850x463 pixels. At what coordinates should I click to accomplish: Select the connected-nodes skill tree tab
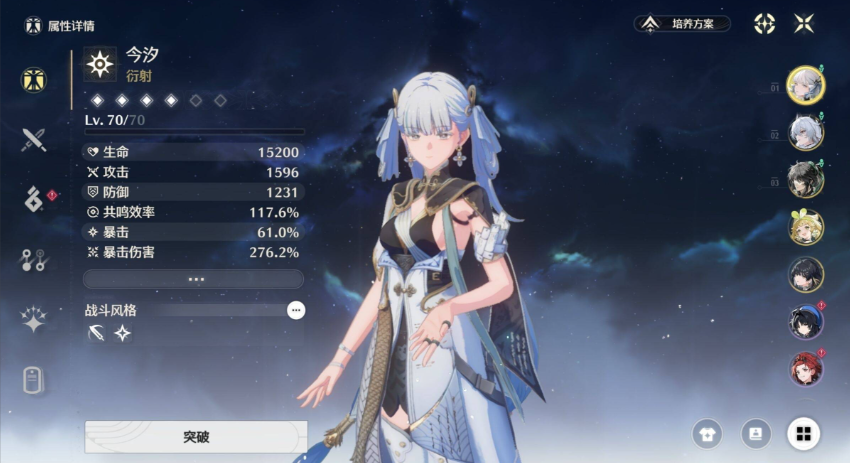(x=34, y=260)
